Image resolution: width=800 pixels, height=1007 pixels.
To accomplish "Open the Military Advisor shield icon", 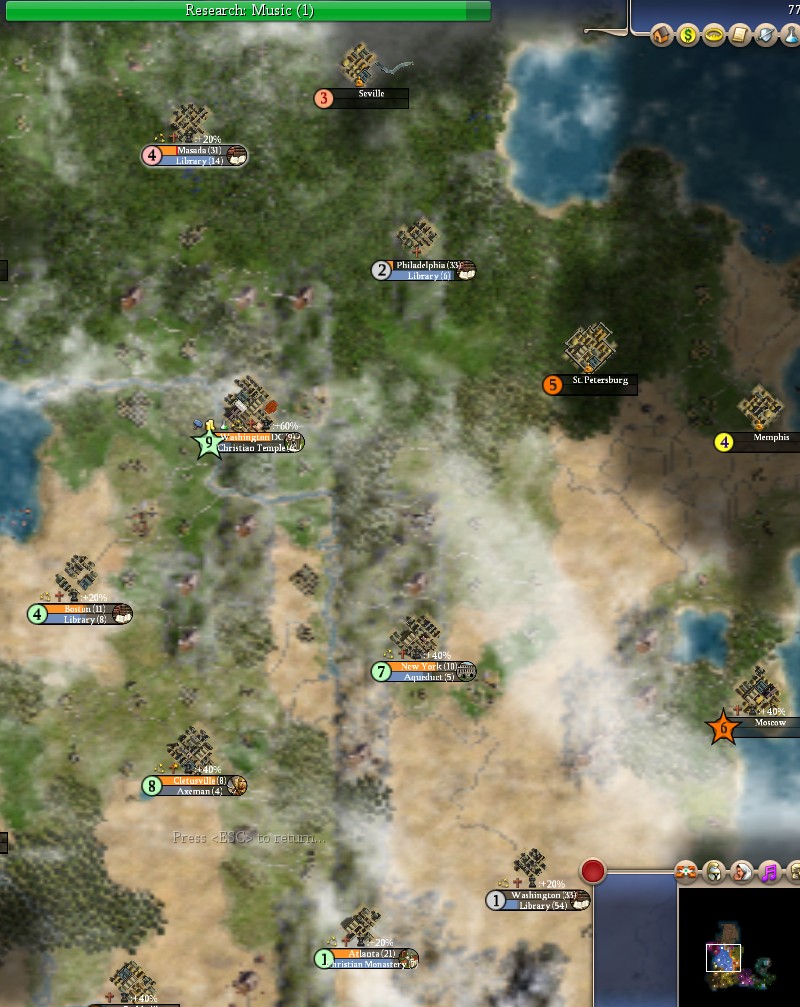I will click(765, 36).
